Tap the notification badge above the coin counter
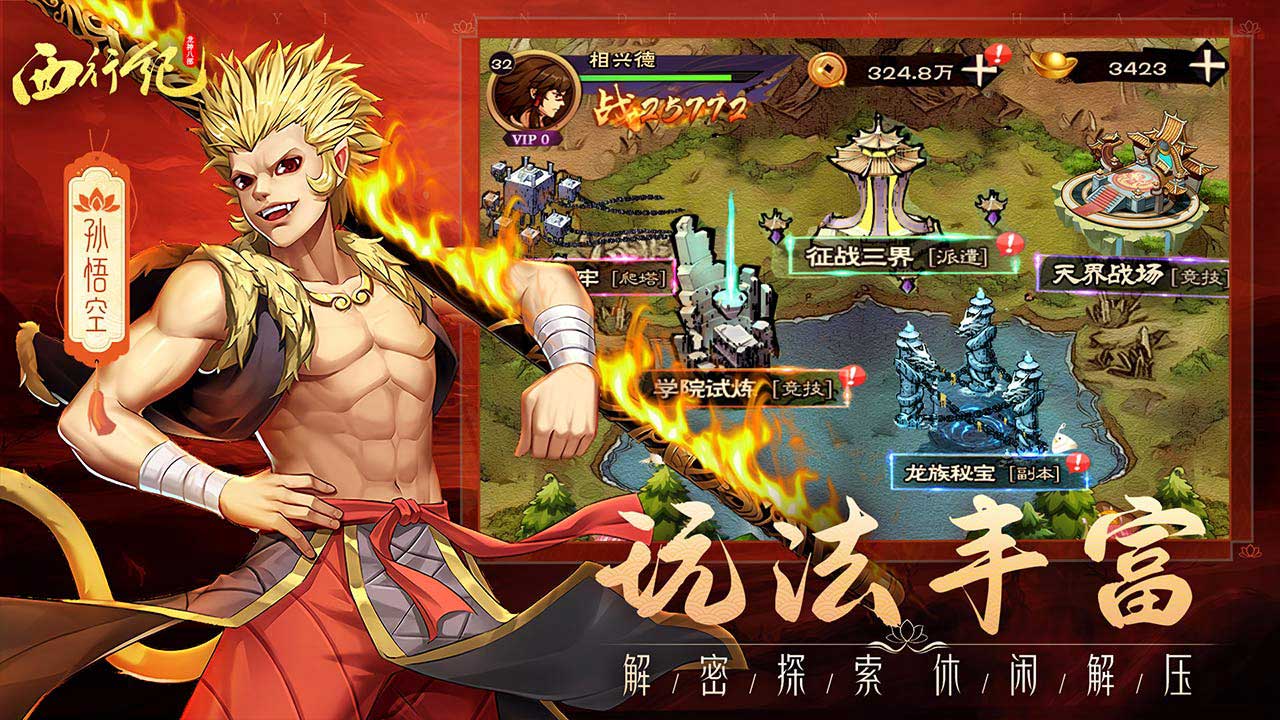The width and height of the screenshot is (1280, 720). (997, 50)
